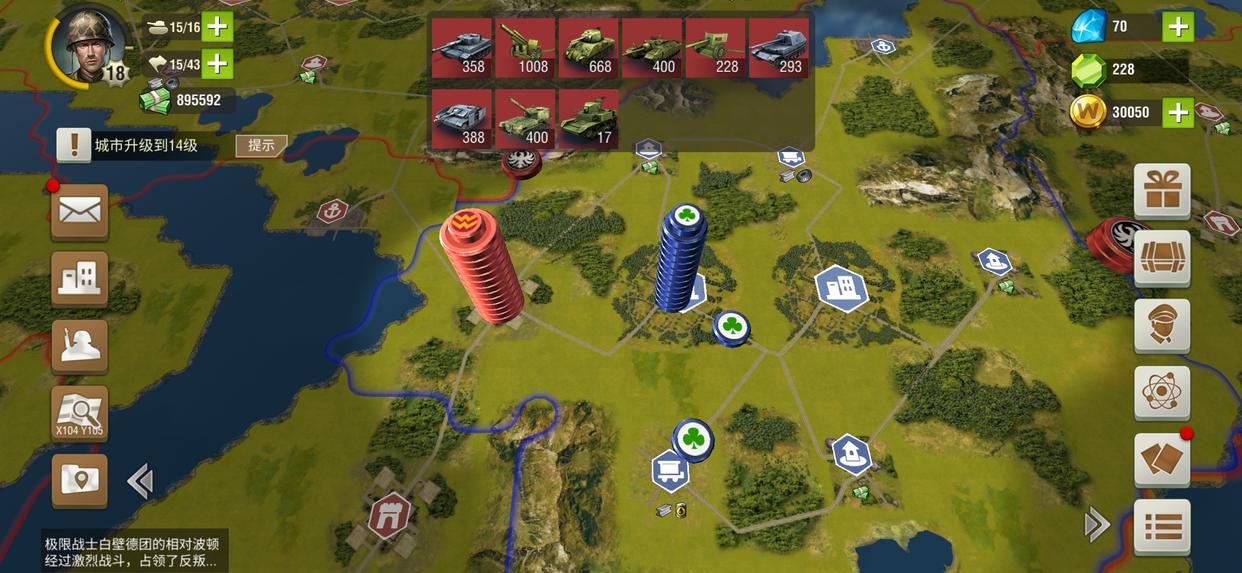This screenshot has width=1242, height=573.
Task: Open the cards menu with red notification
Action: click(1162, 460)
